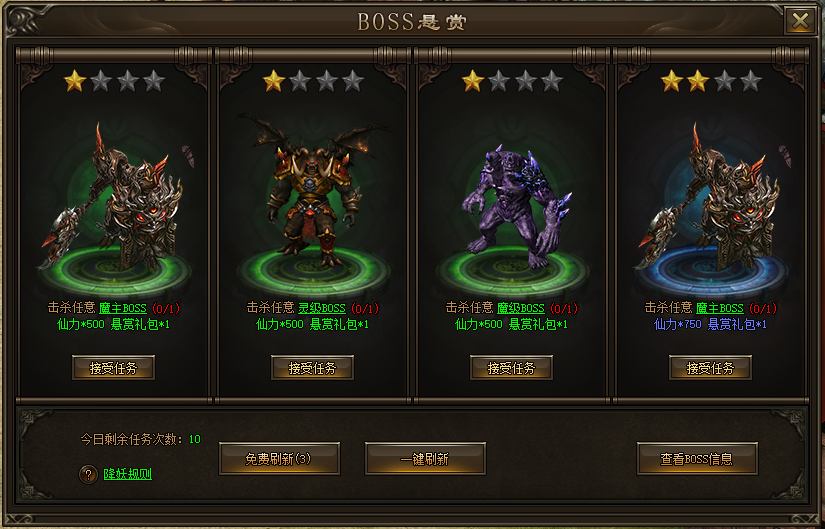Accept the 魔级BOSS bounty task
The width and height of the screenshot is (825, 529).
[x=511, y=368]
